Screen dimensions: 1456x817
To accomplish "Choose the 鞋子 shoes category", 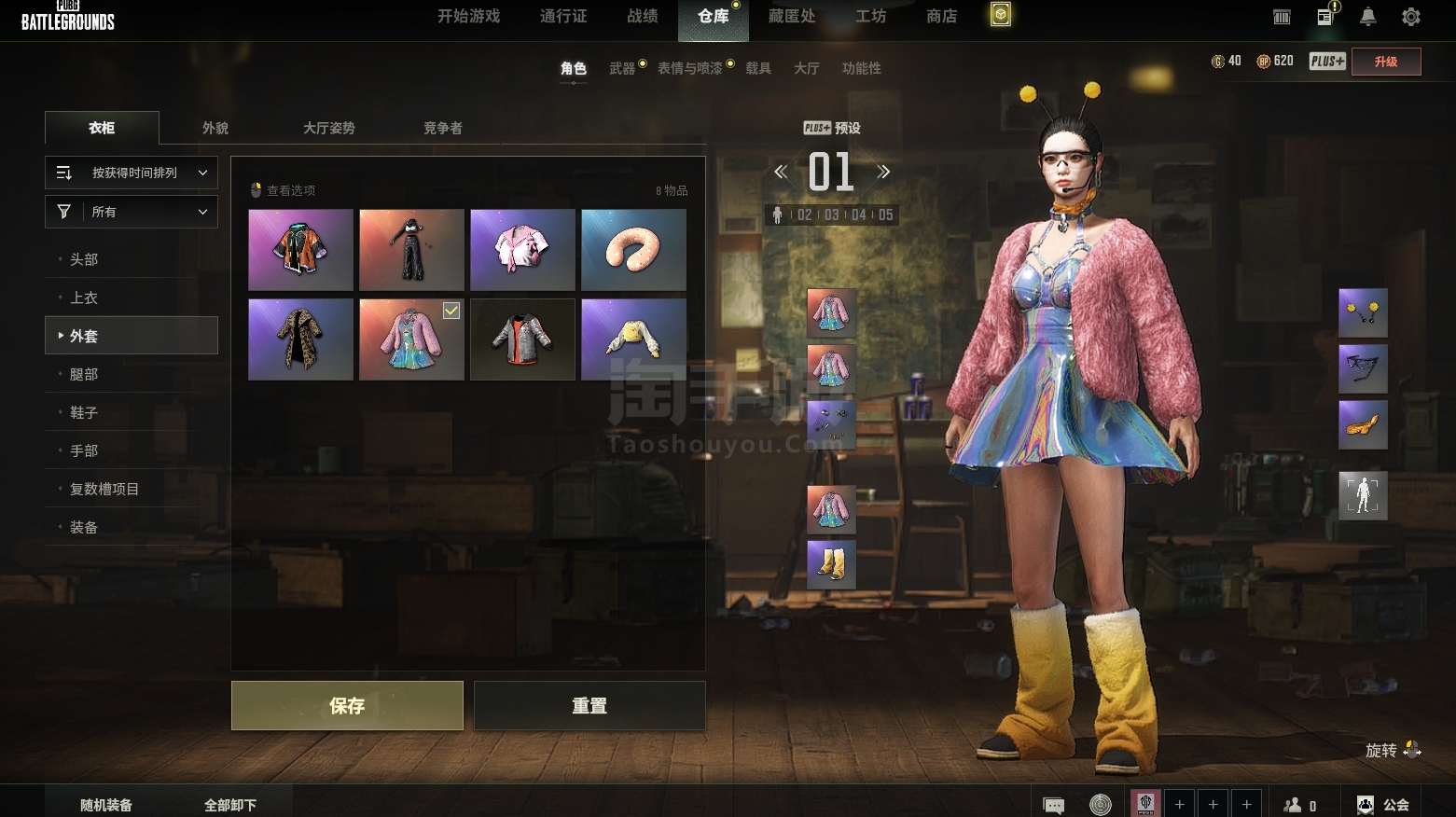I will click(x=84, y=412).
